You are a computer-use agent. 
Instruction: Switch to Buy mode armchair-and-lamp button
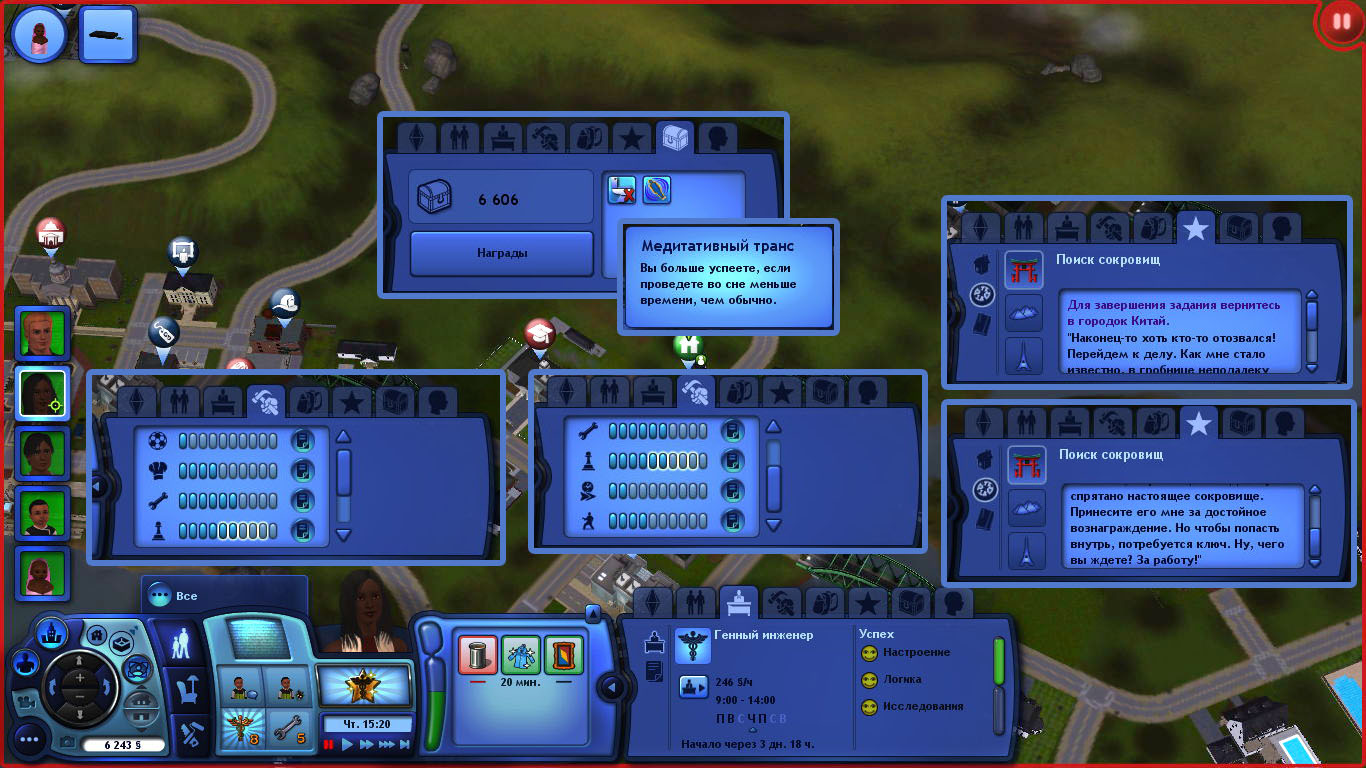[187, 689]
